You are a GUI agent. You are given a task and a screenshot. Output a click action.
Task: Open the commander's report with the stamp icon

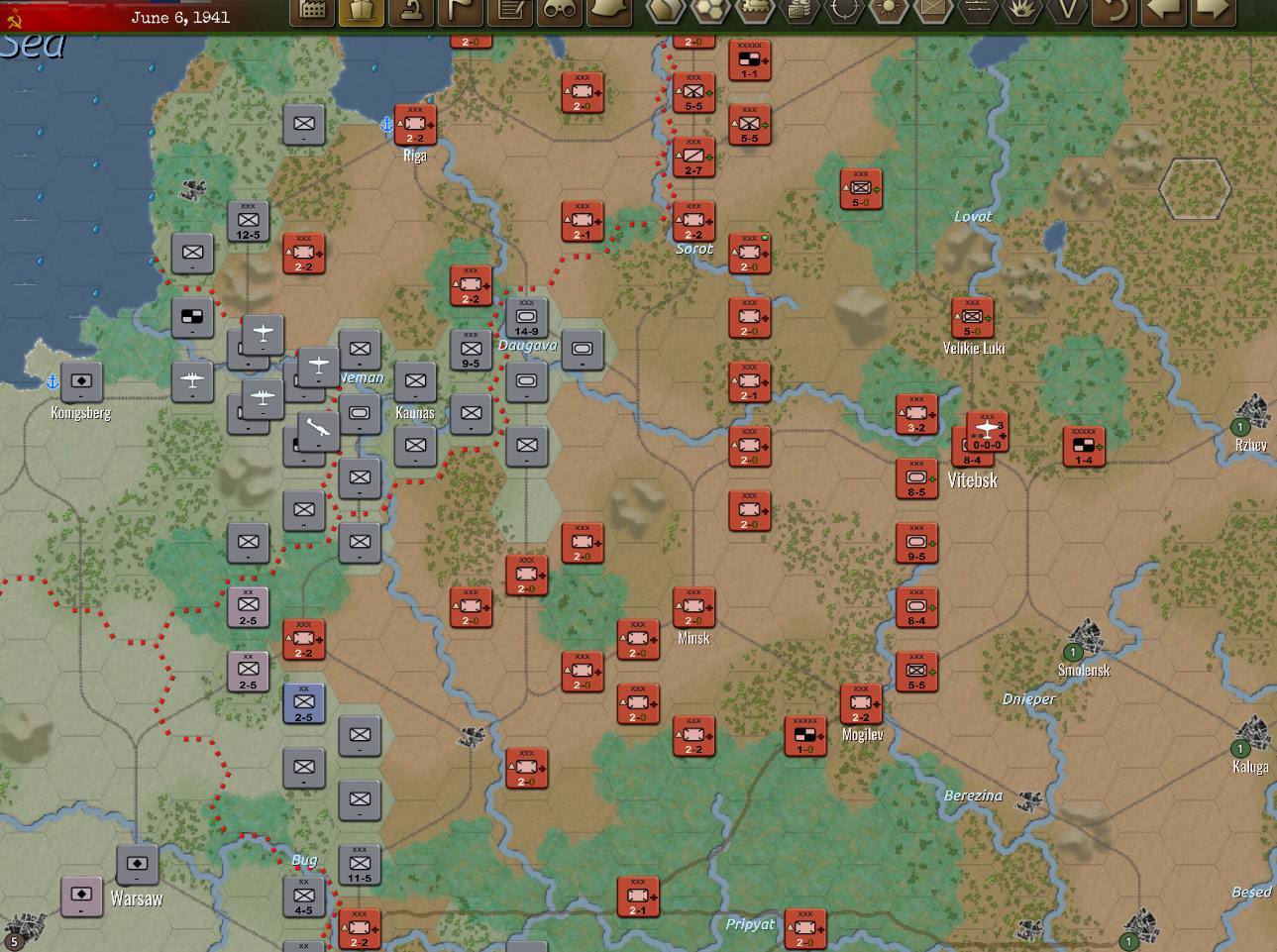point(410,13)
